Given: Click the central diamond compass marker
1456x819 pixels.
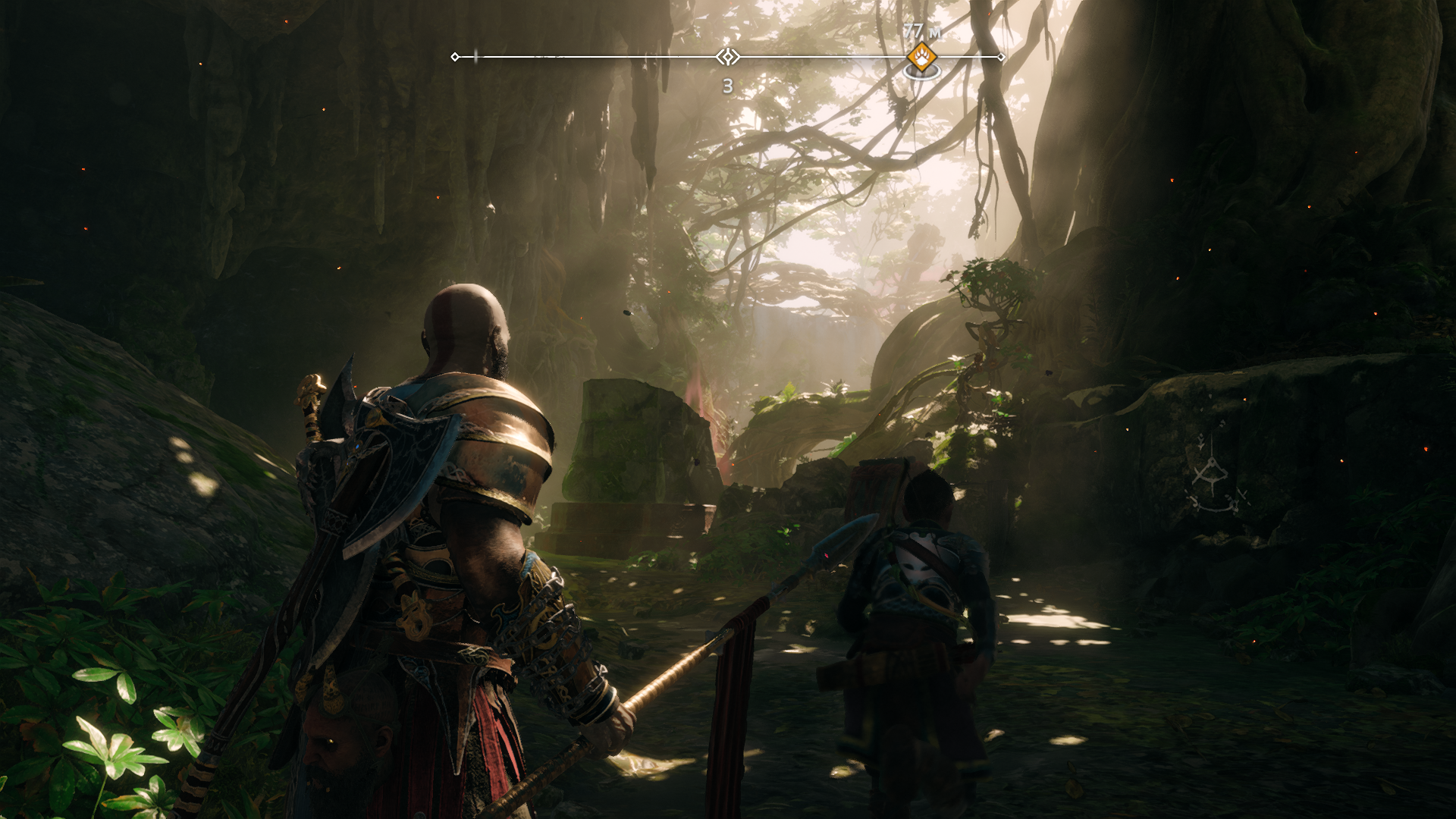Looking at the screenshot, I should [728, 57].
